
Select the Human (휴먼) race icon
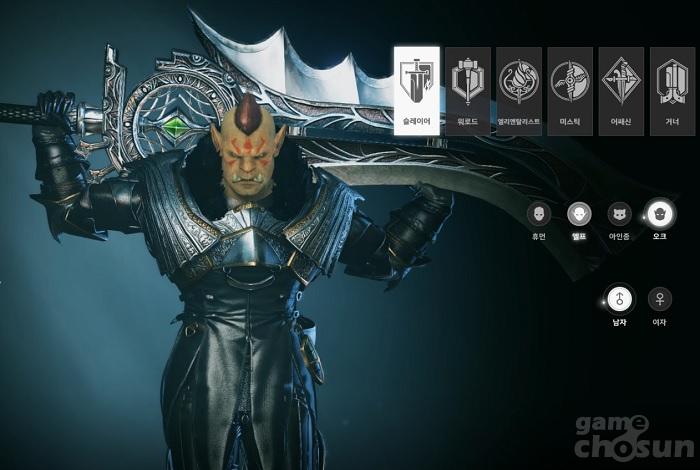(539, 213)
